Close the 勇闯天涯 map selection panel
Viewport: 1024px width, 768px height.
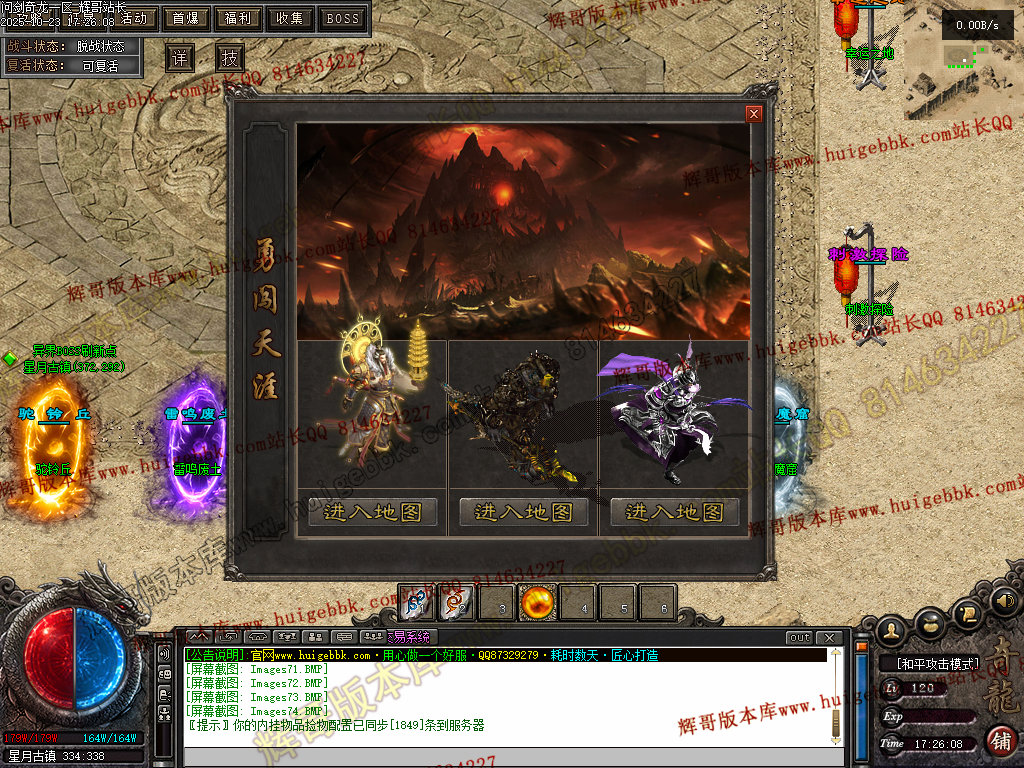[x=754, y=114]
